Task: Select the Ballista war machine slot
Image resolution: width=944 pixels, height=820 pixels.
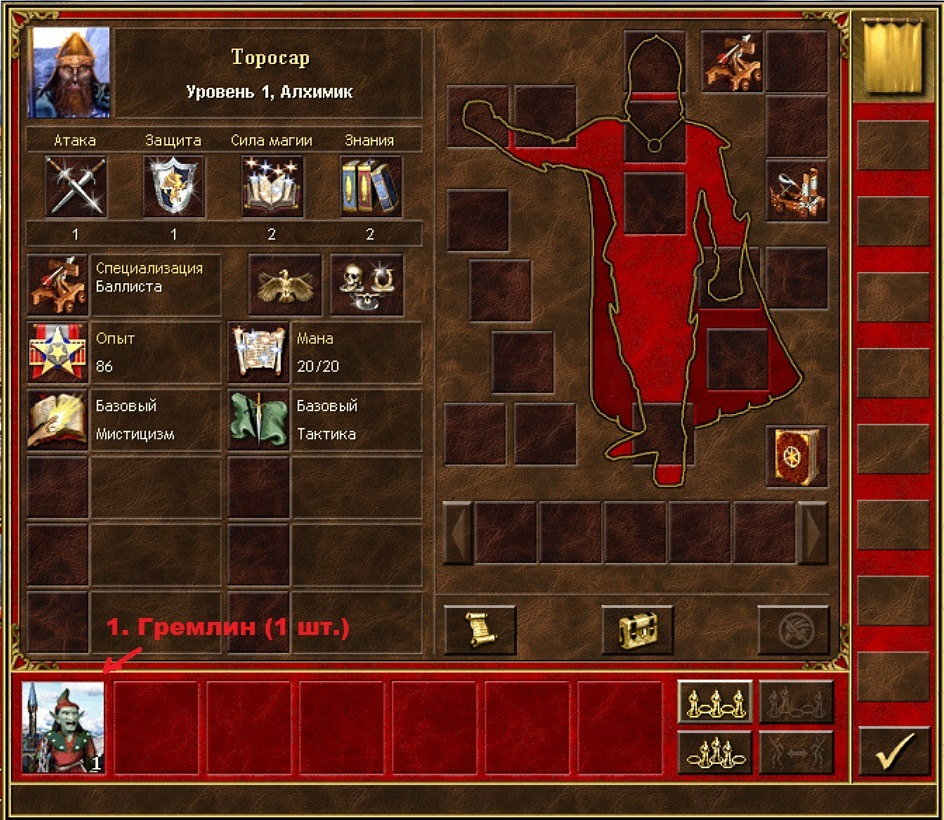Action: pyautogui.click(x=732, y=62)
